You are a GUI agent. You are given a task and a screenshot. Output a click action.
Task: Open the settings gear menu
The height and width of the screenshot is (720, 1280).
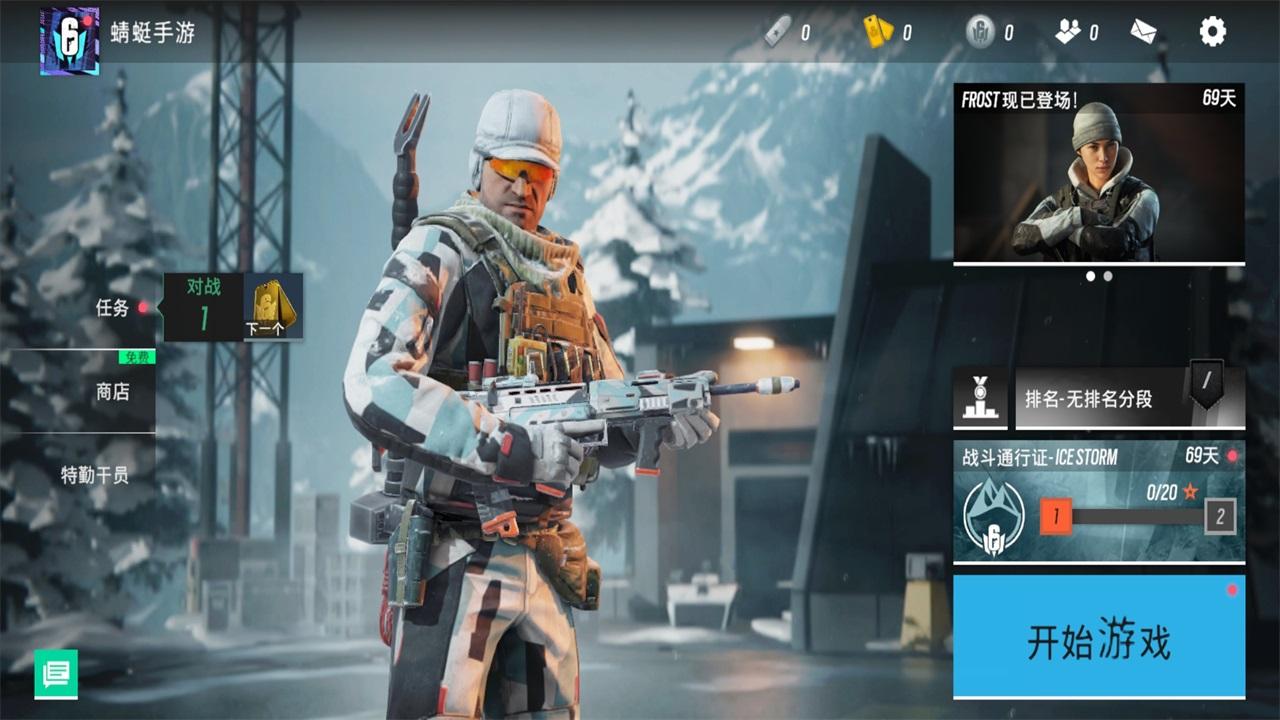pyautogui.click(x=1211, y=31)
